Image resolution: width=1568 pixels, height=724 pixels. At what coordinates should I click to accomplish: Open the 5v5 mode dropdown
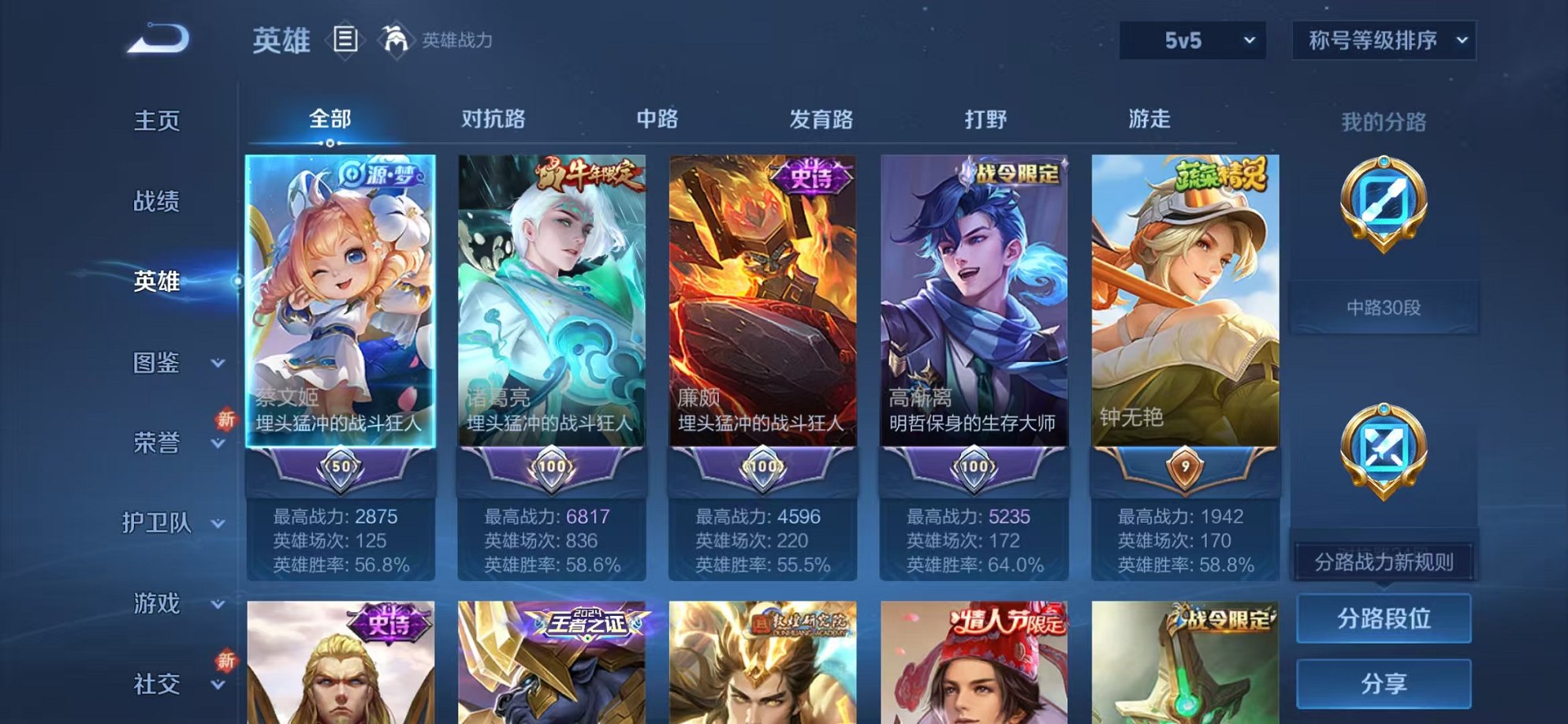[1193, 38]
